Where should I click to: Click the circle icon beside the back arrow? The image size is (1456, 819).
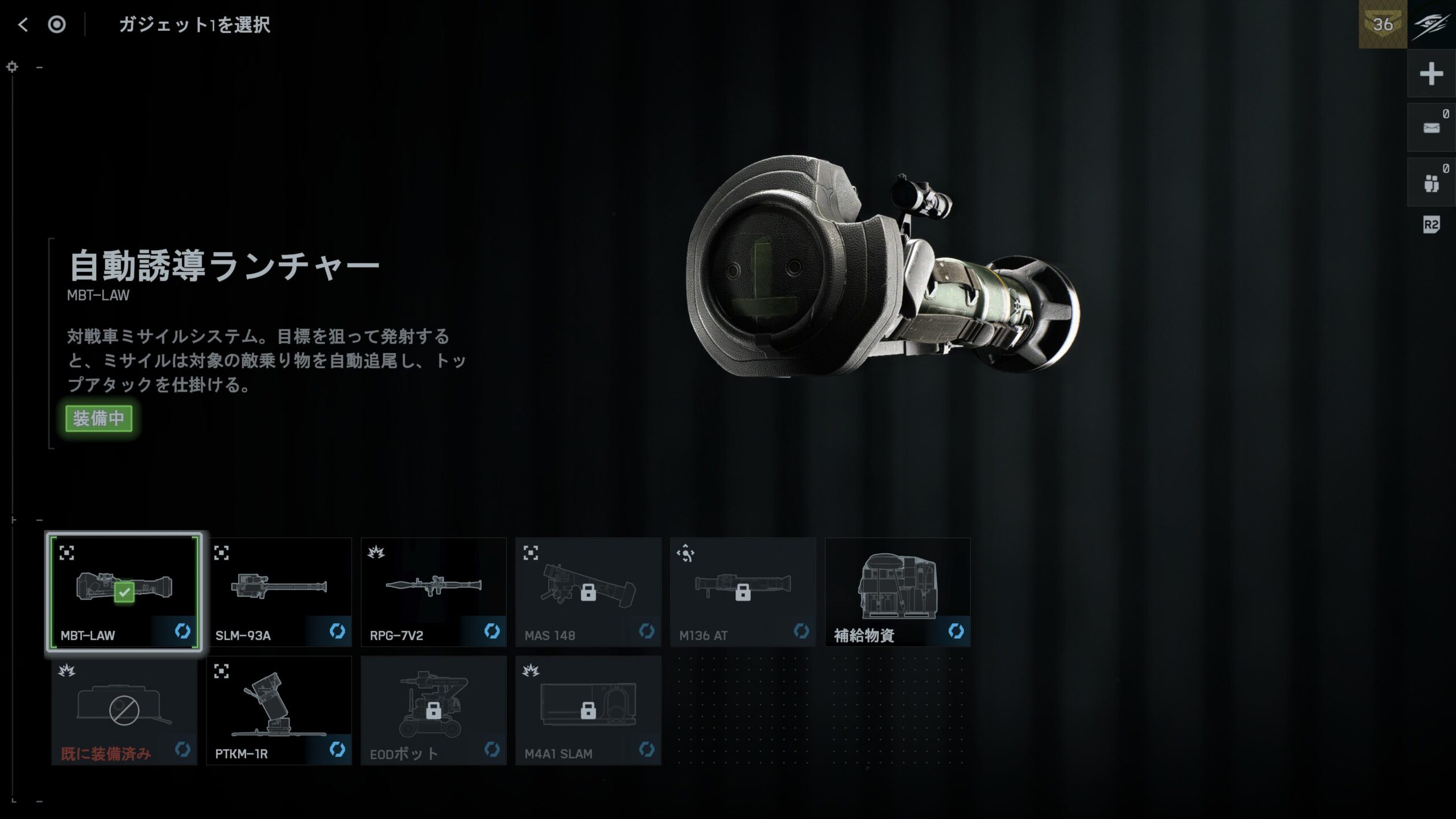(57, 24)
